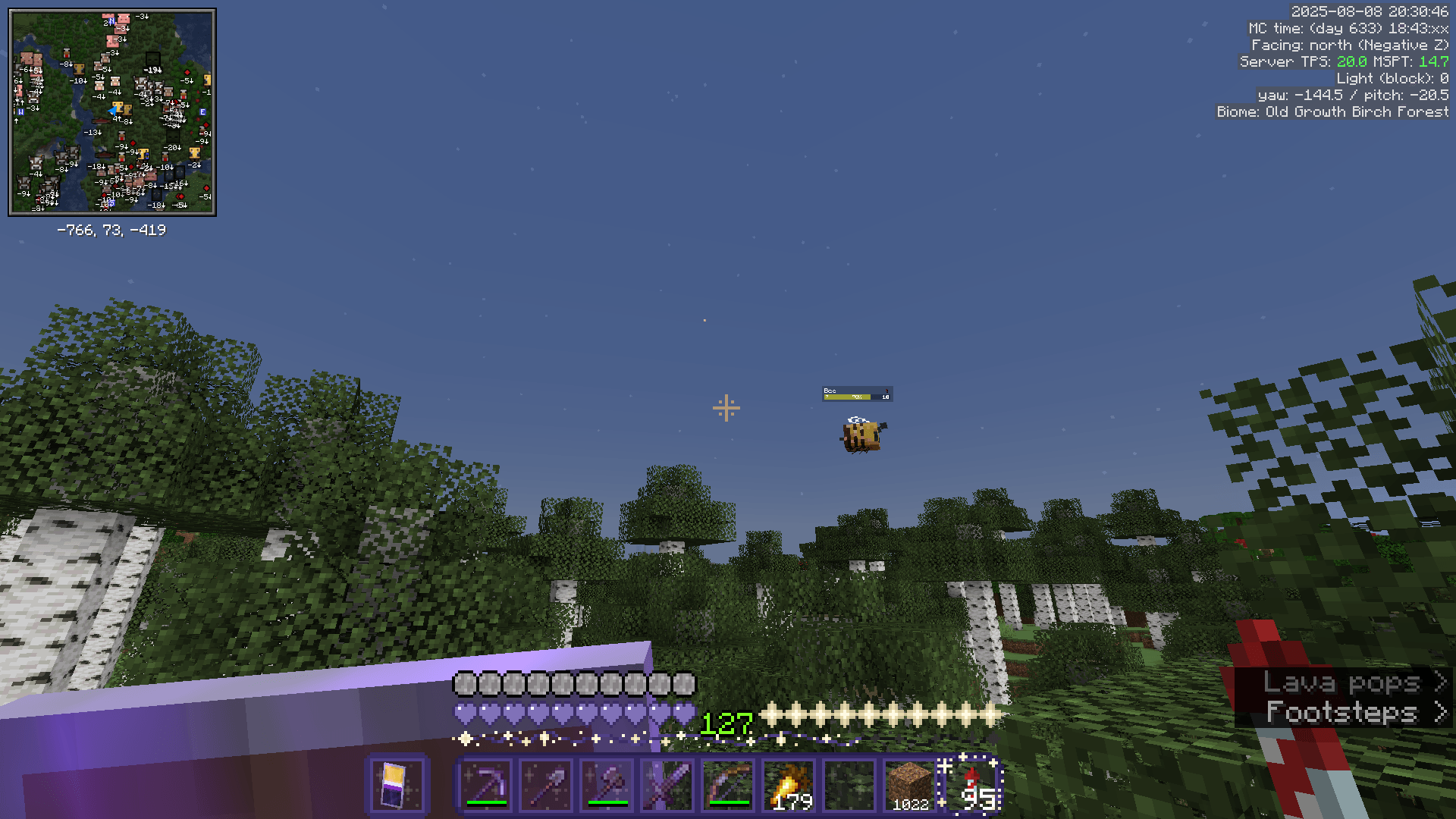The height and width of the screenshot is (819, 1456).
Task: Click the coordinates text under the minimap
Action: (112, 231)
